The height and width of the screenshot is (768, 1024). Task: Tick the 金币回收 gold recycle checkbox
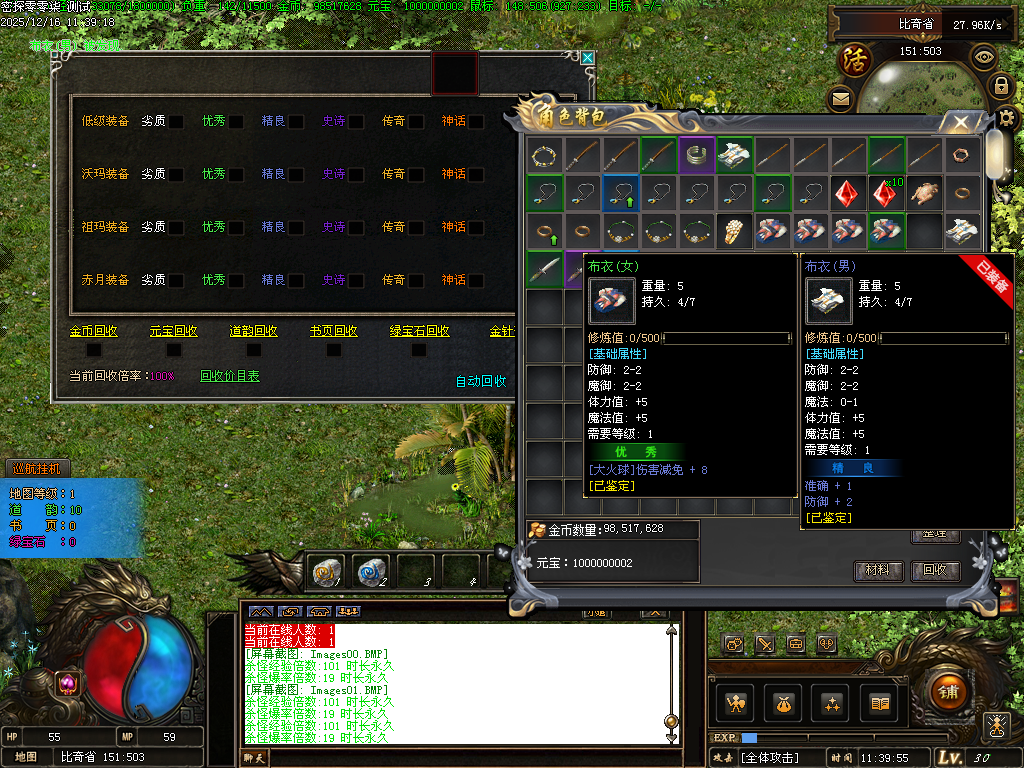pos(93,350)
